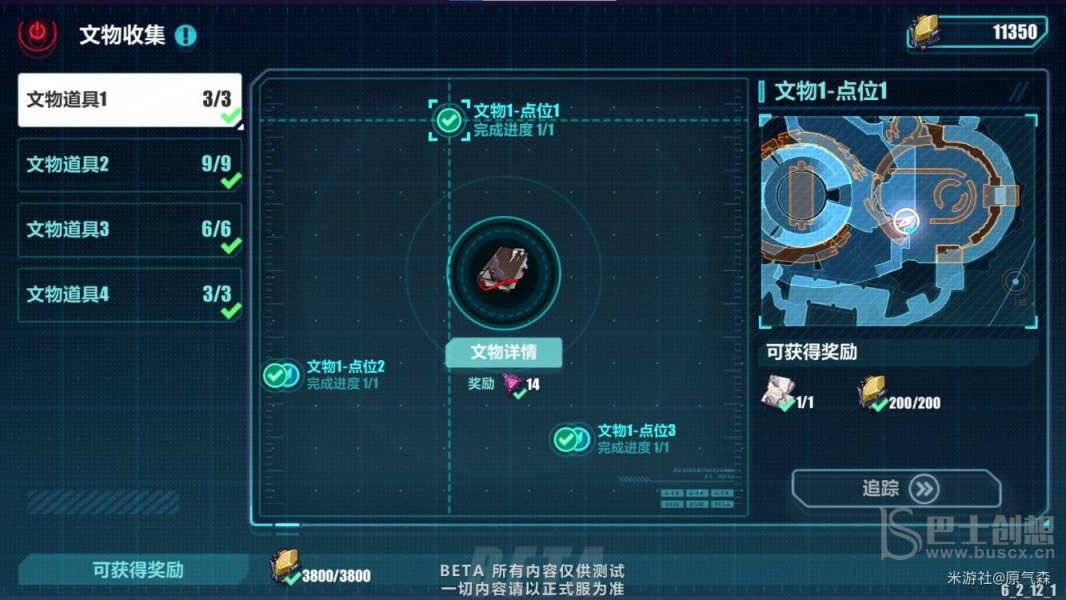Open the 文物收集 info tooltip
Screen dimensions: 1066x600
coord(186,36)
